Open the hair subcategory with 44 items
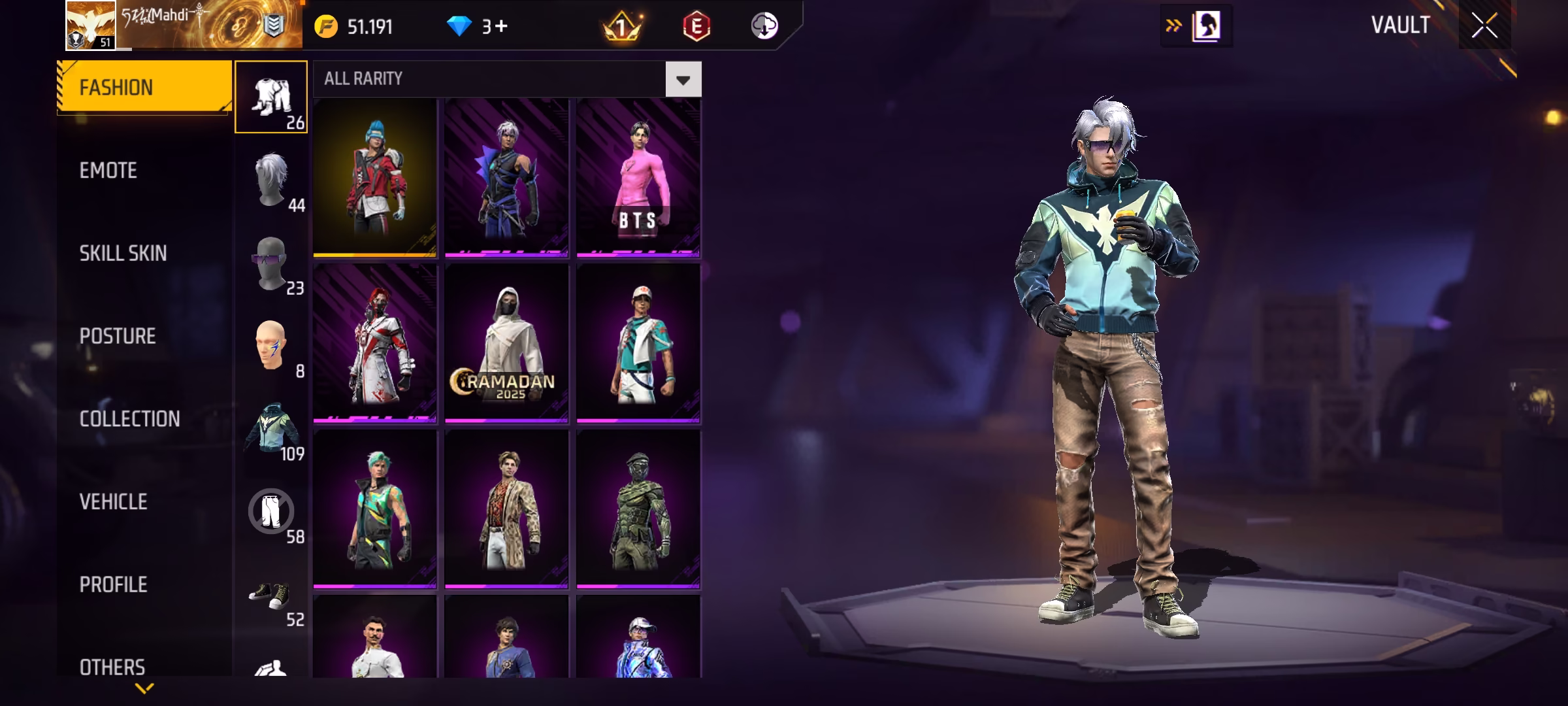Screen dimensions: 1568x706 tap(271, 180)
